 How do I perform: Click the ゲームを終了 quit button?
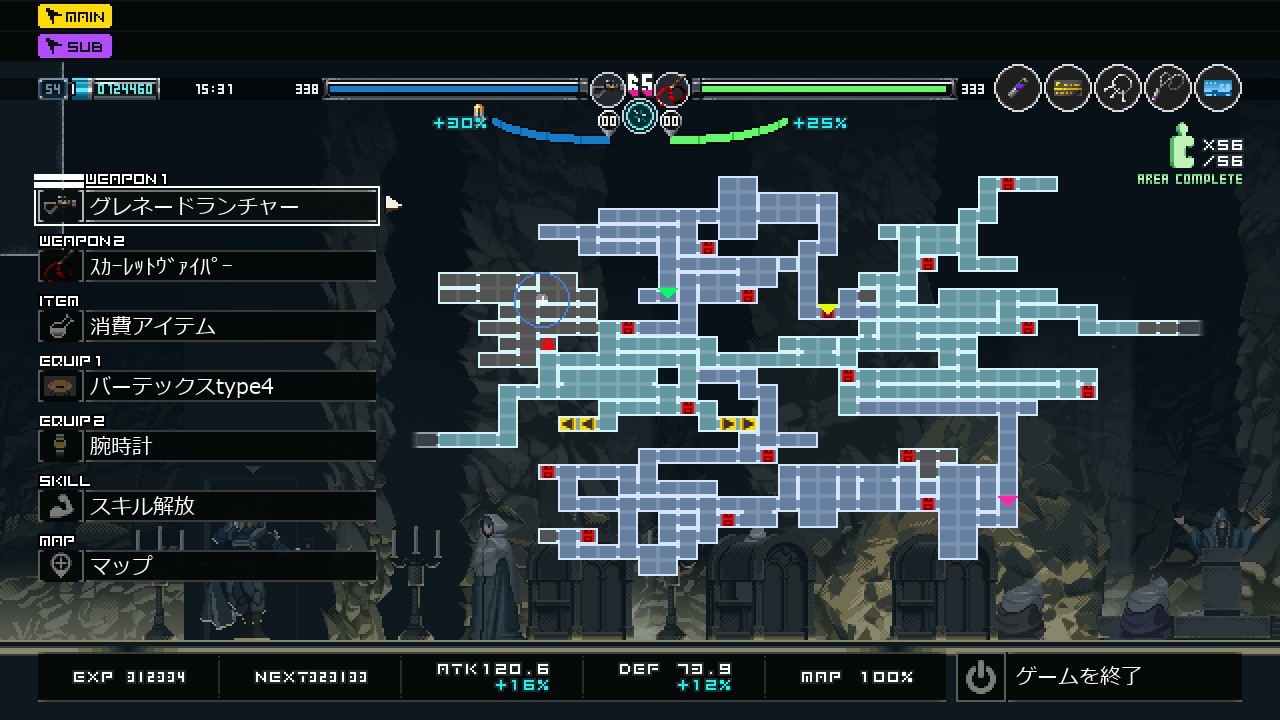point(1098,677)
